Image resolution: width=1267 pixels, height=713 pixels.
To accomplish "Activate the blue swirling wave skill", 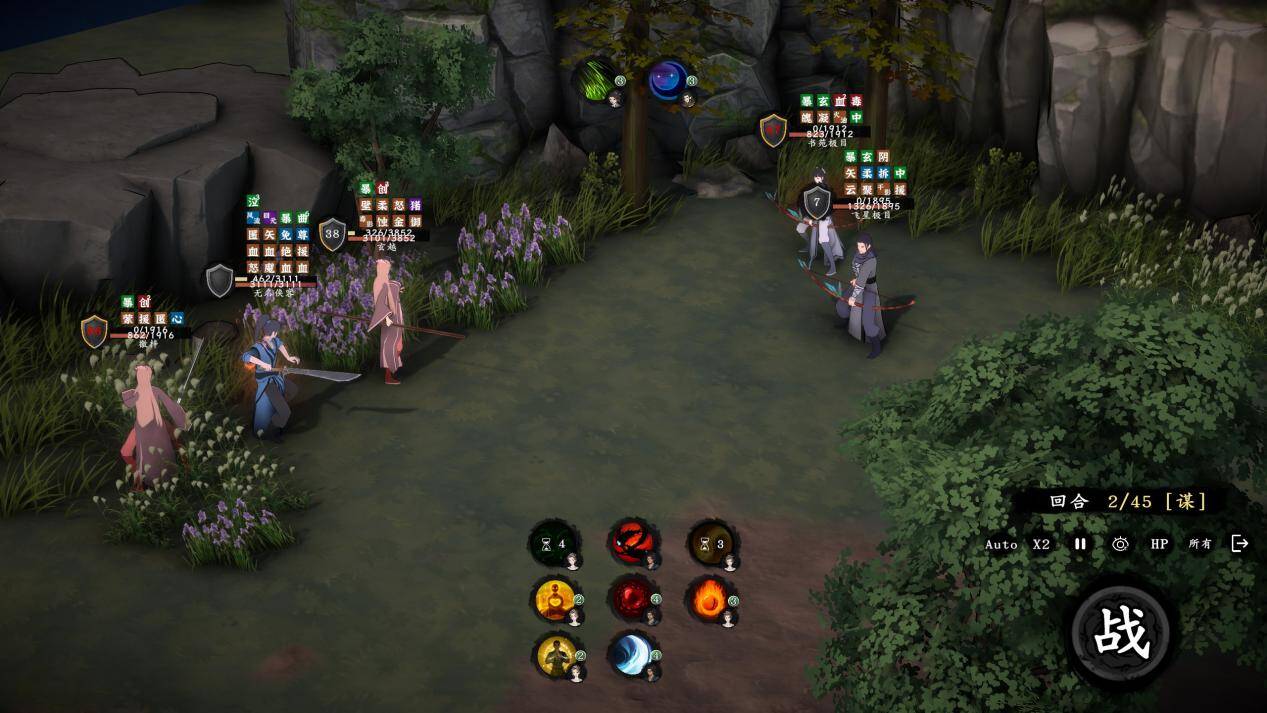I will (632, 654).
